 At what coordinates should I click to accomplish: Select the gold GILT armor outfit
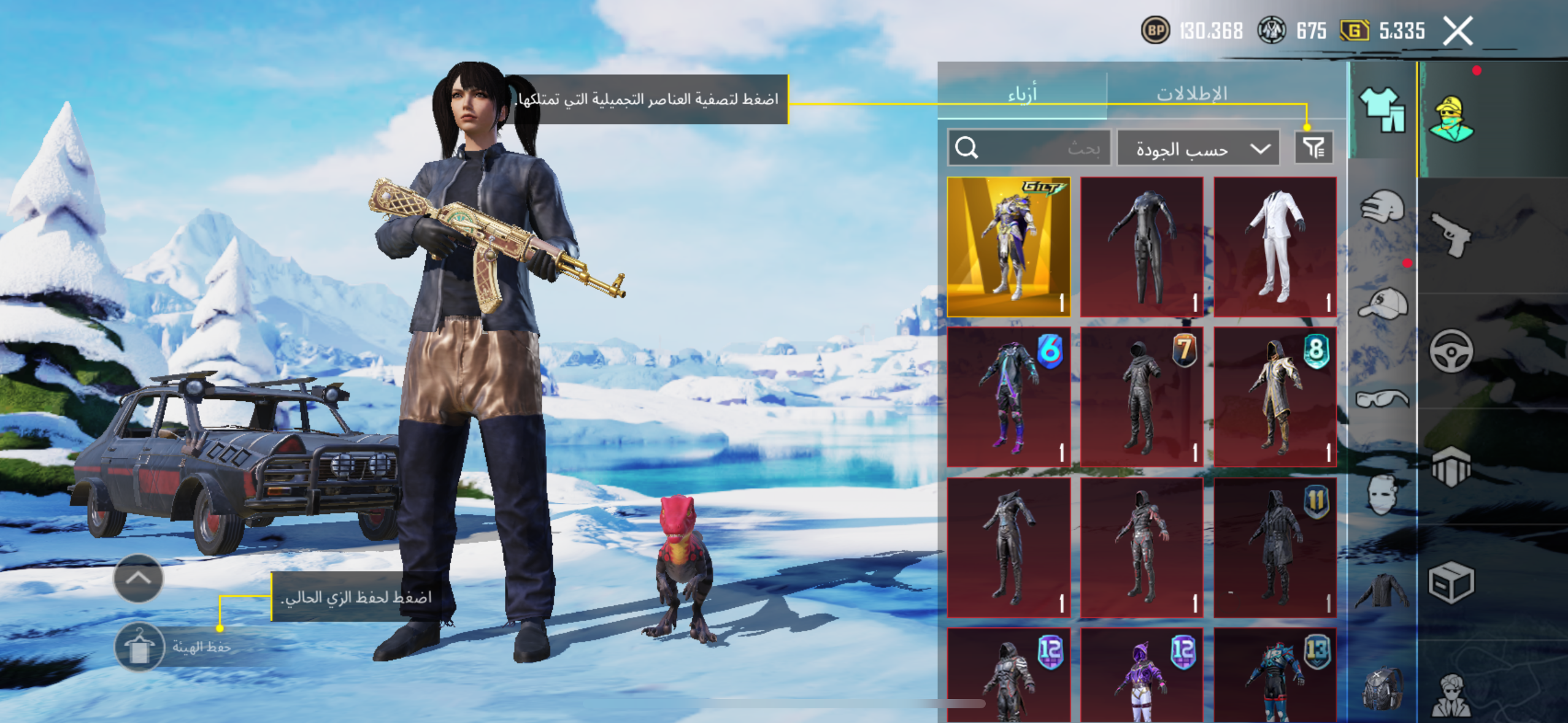[x=1009, y=247]
